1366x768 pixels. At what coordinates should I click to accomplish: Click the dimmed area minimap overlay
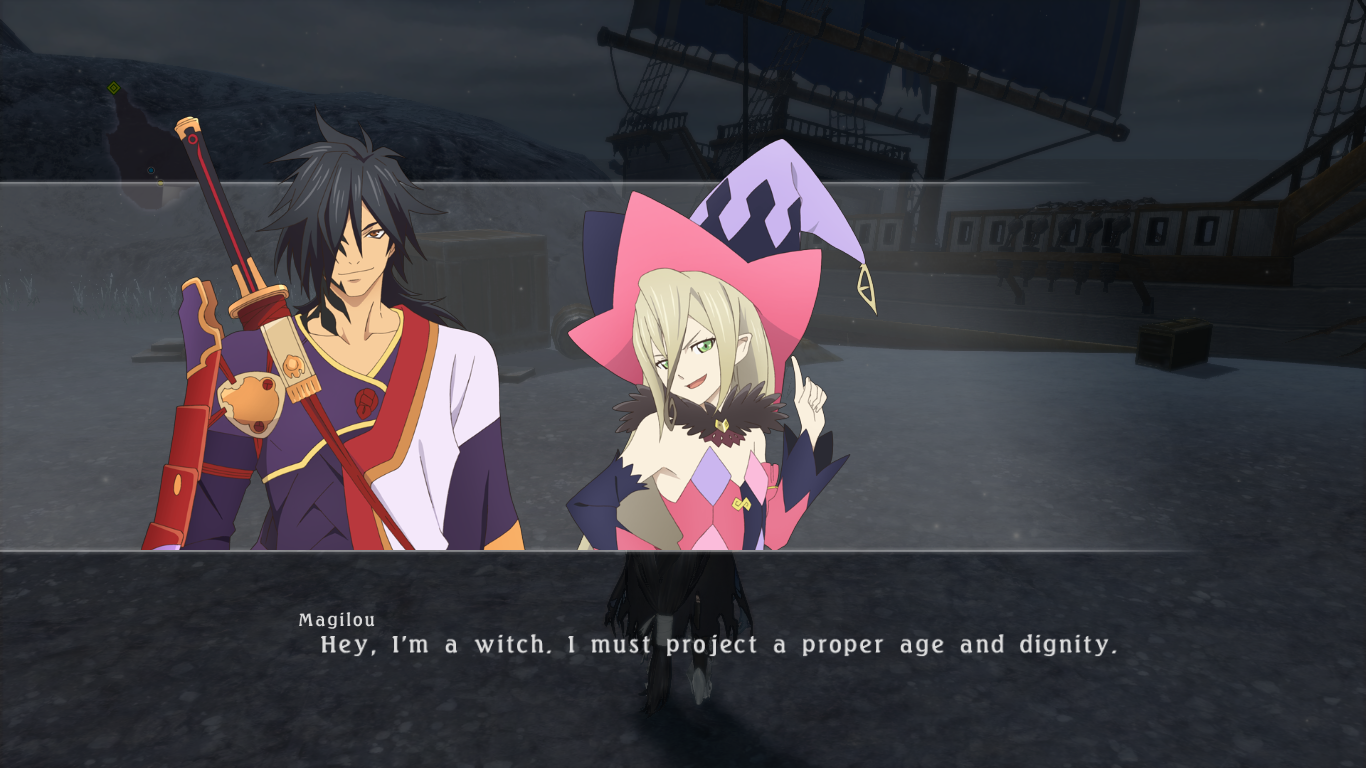coord(140,150)
